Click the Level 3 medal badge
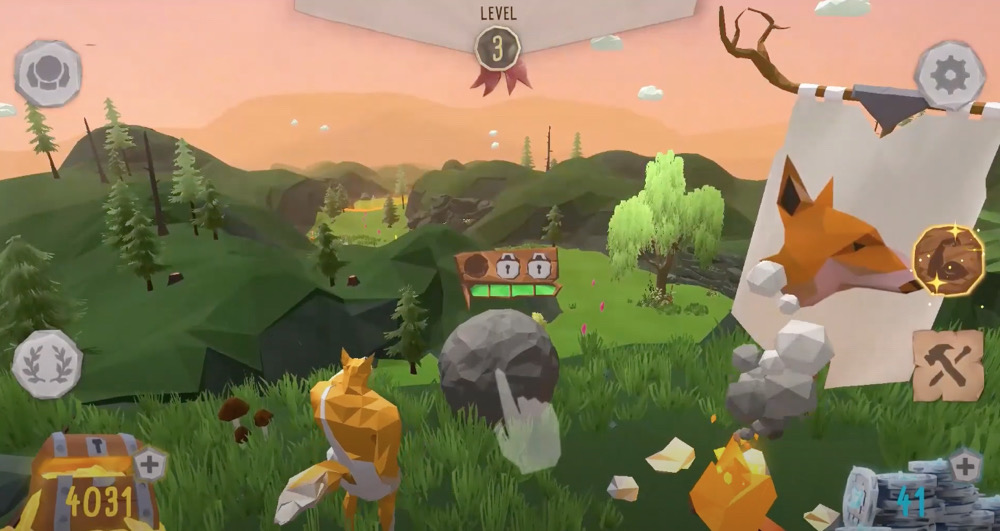This screenshot has height=531, width=1000. [x=498, y=48]
